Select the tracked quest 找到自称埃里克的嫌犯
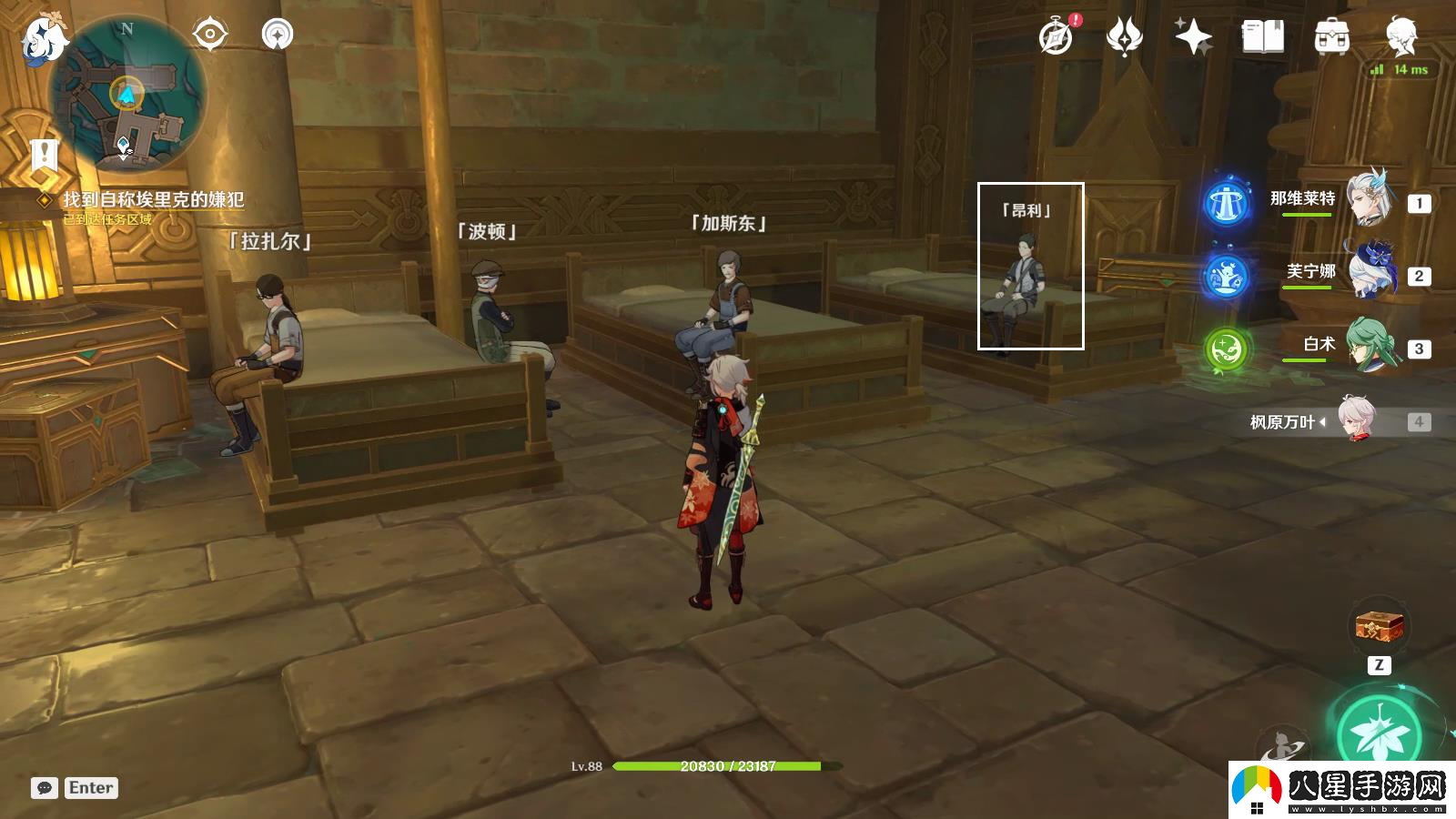Screen dimensions: 1456x819 153,199
